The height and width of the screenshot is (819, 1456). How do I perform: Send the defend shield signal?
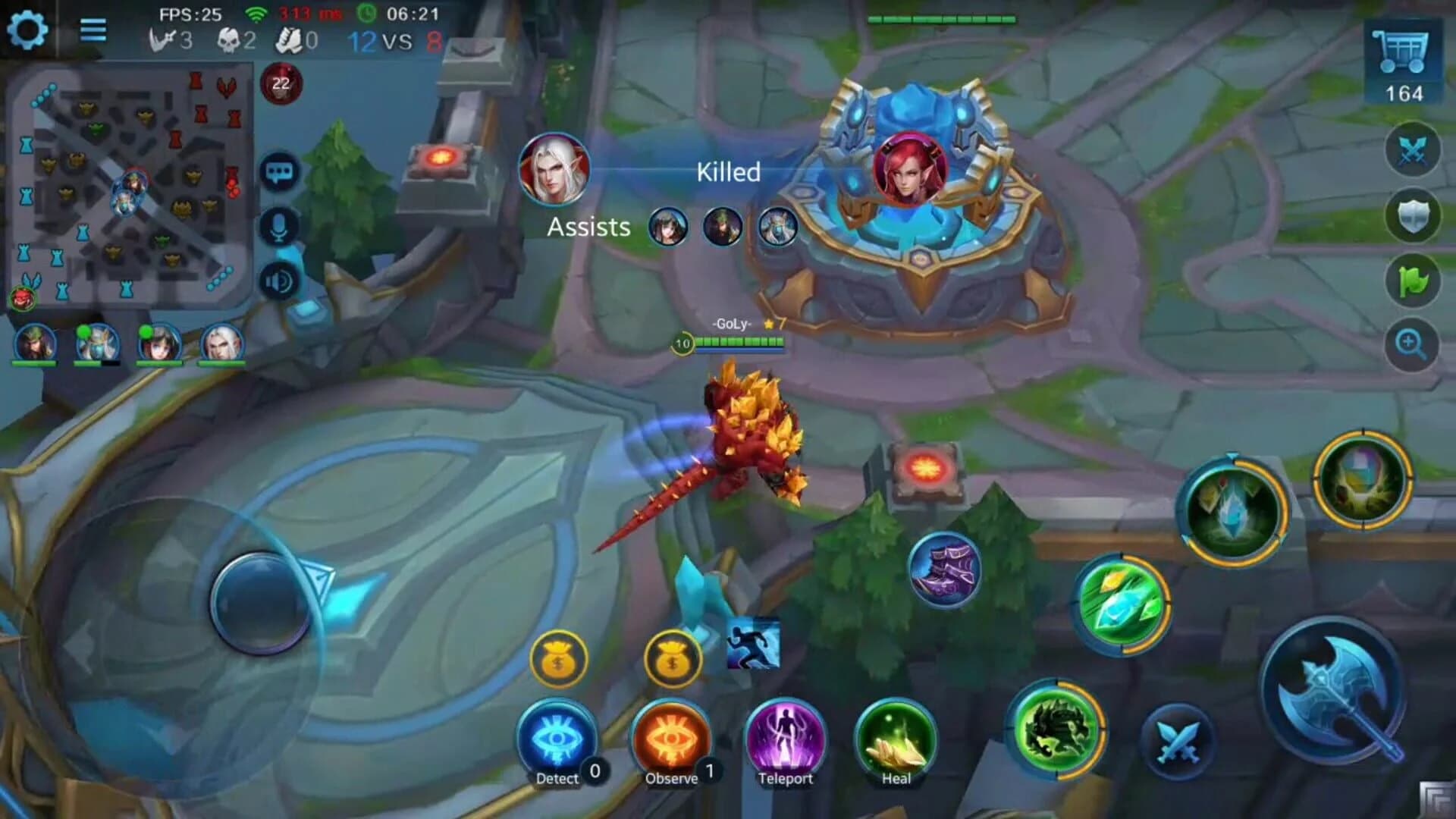[x=1412, y=215]
